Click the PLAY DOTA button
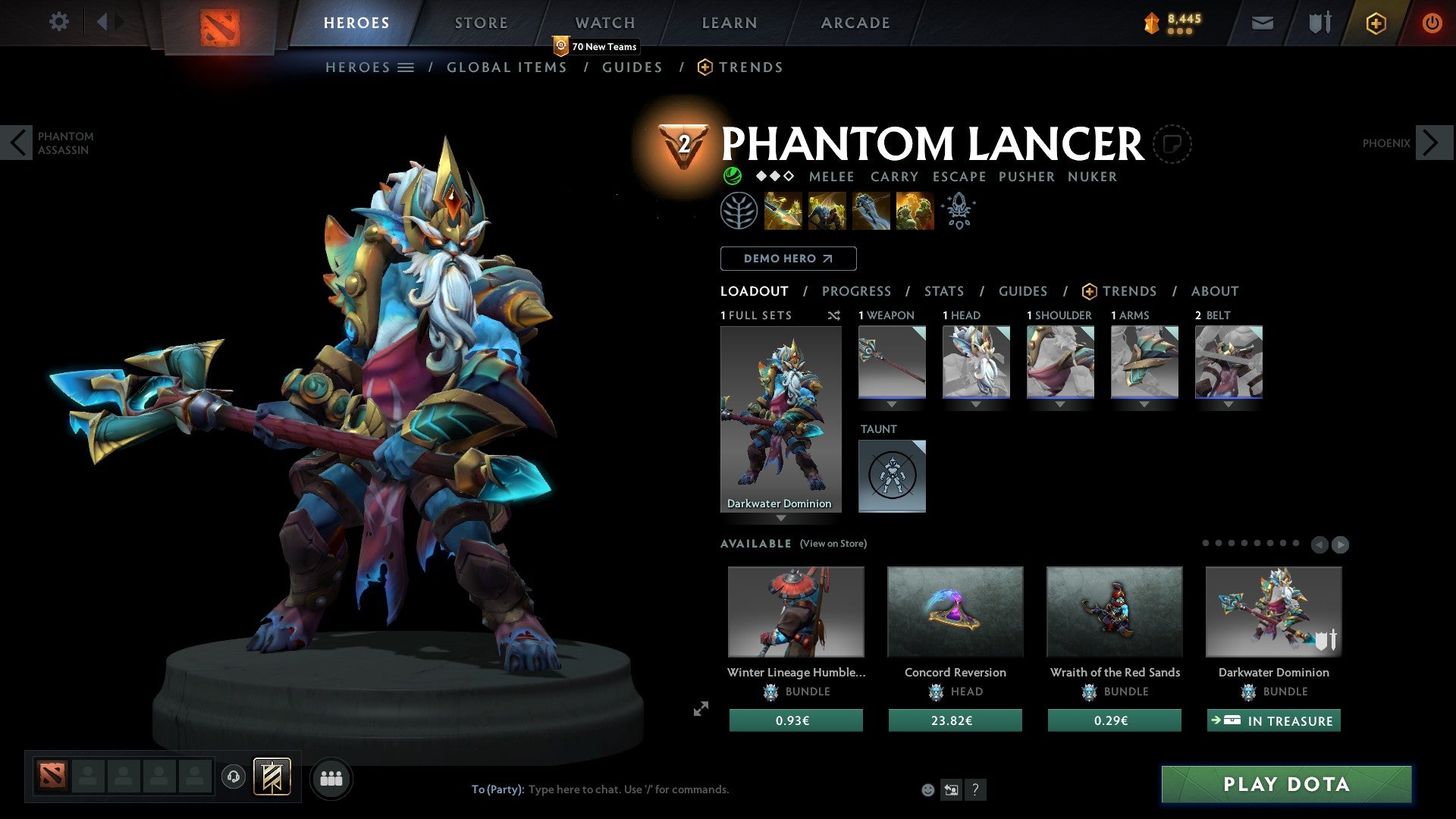The image size is (1456, 819). tap(1284, 785)
